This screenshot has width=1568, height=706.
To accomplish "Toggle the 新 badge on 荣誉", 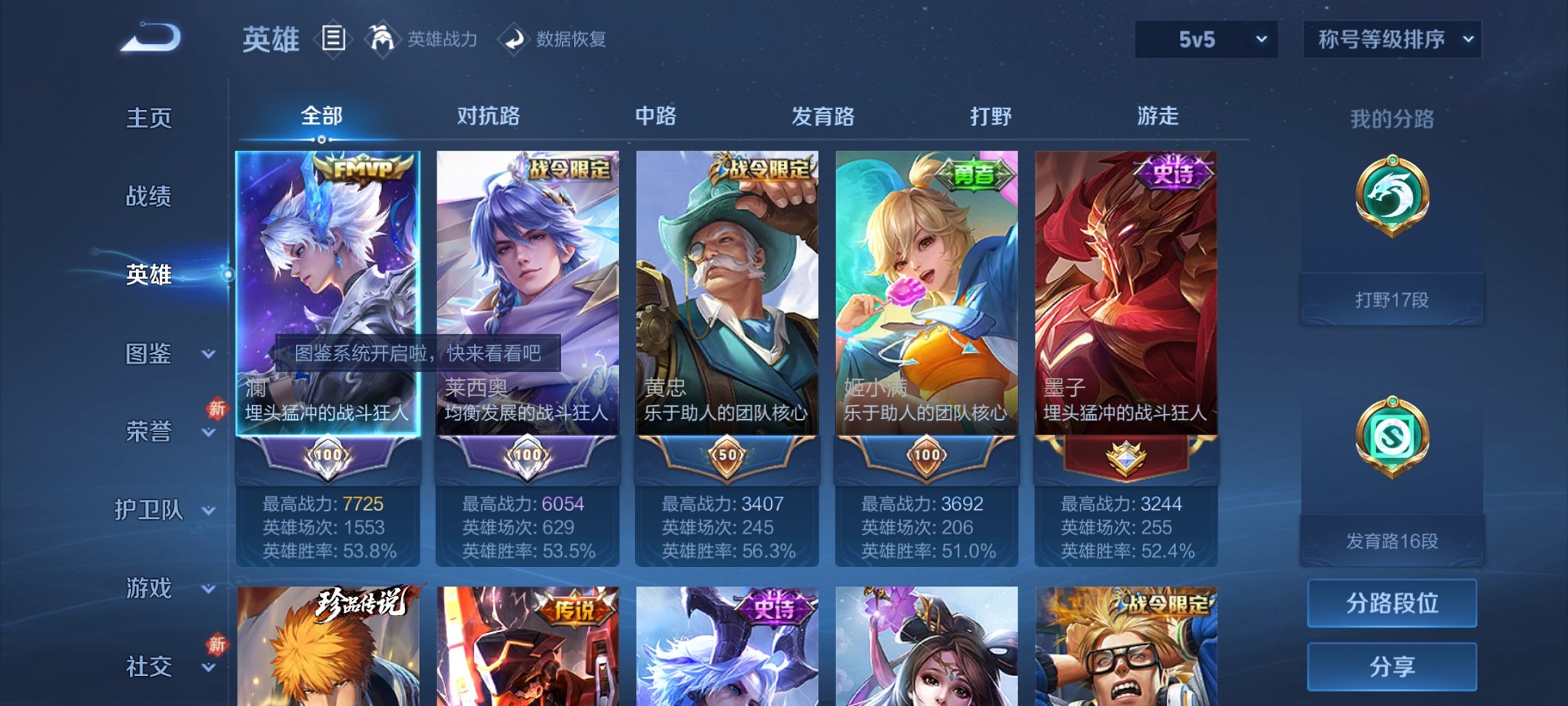I will coord(219,408).
